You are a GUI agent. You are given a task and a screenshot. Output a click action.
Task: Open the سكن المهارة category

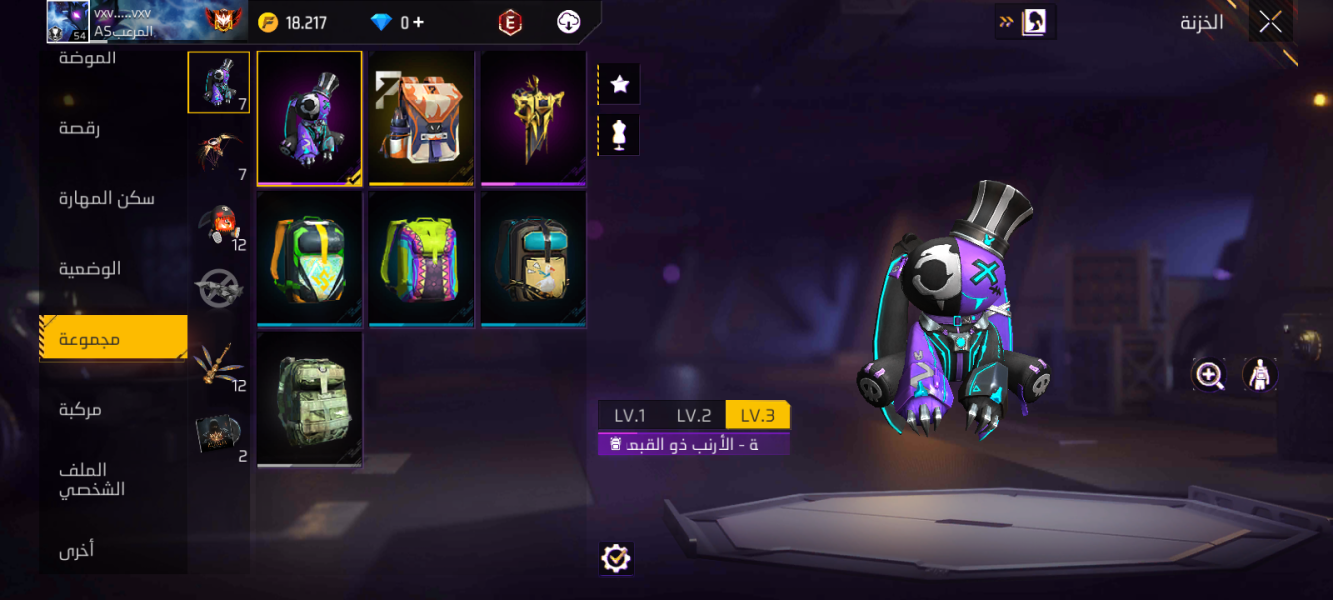106,198
